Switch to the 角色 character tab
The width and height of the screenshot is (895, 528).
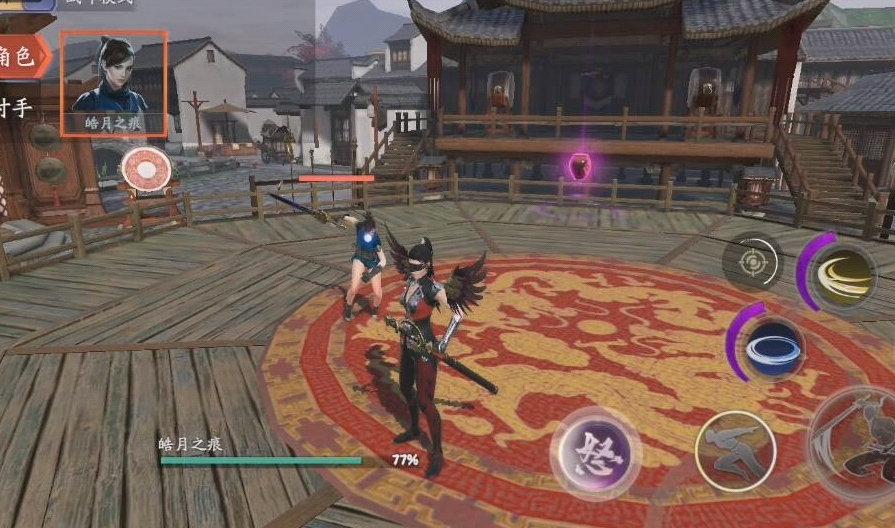point(22,58)
